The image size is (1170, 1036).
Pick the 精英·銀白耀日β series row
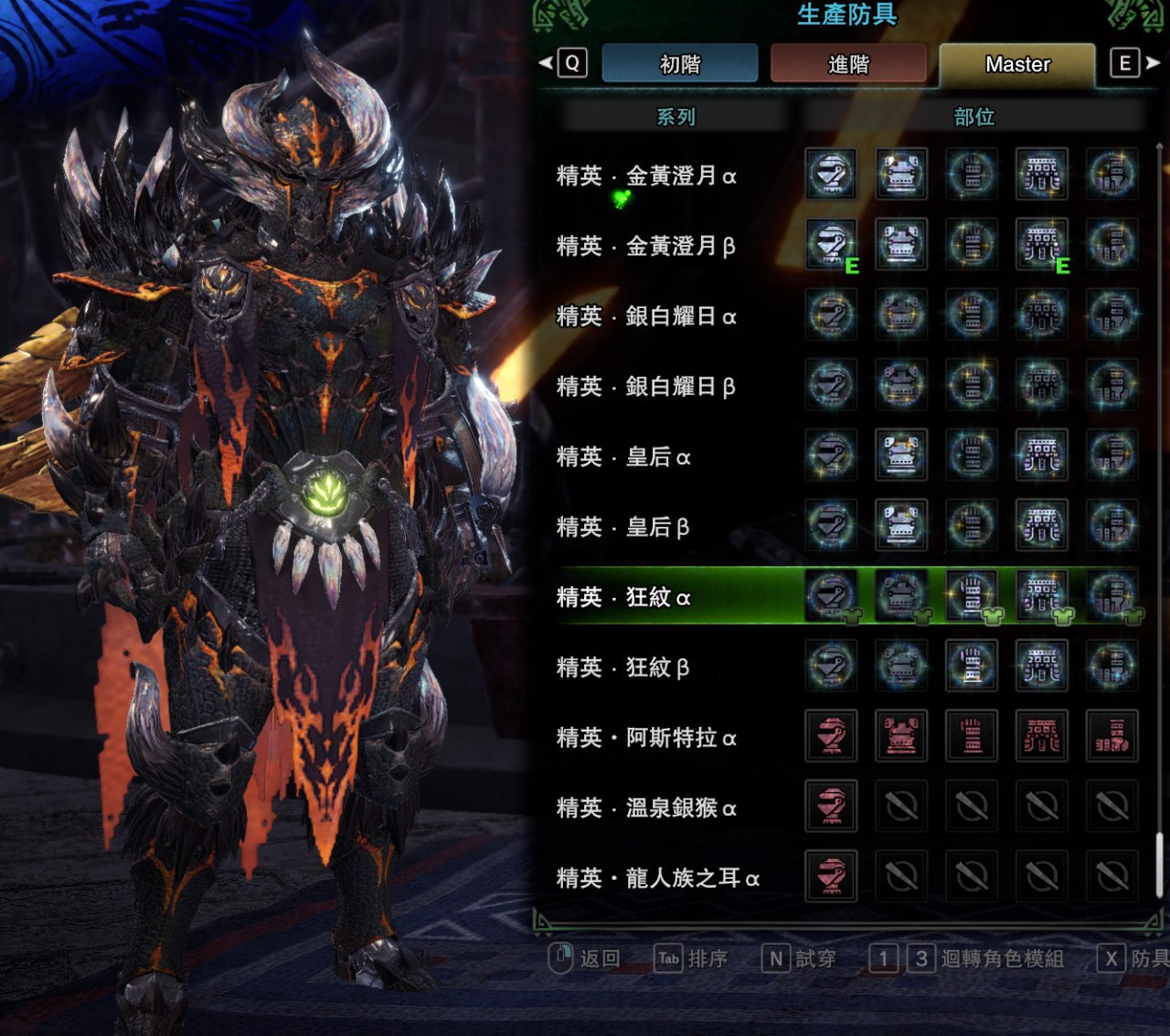(646, 387)
